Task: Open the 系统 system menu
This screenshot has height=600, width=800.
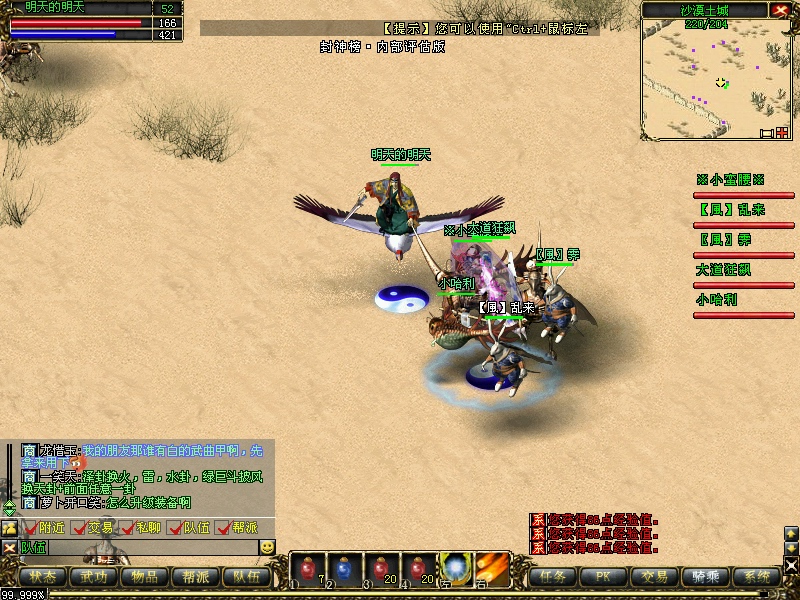Action: tap(757, 576)
